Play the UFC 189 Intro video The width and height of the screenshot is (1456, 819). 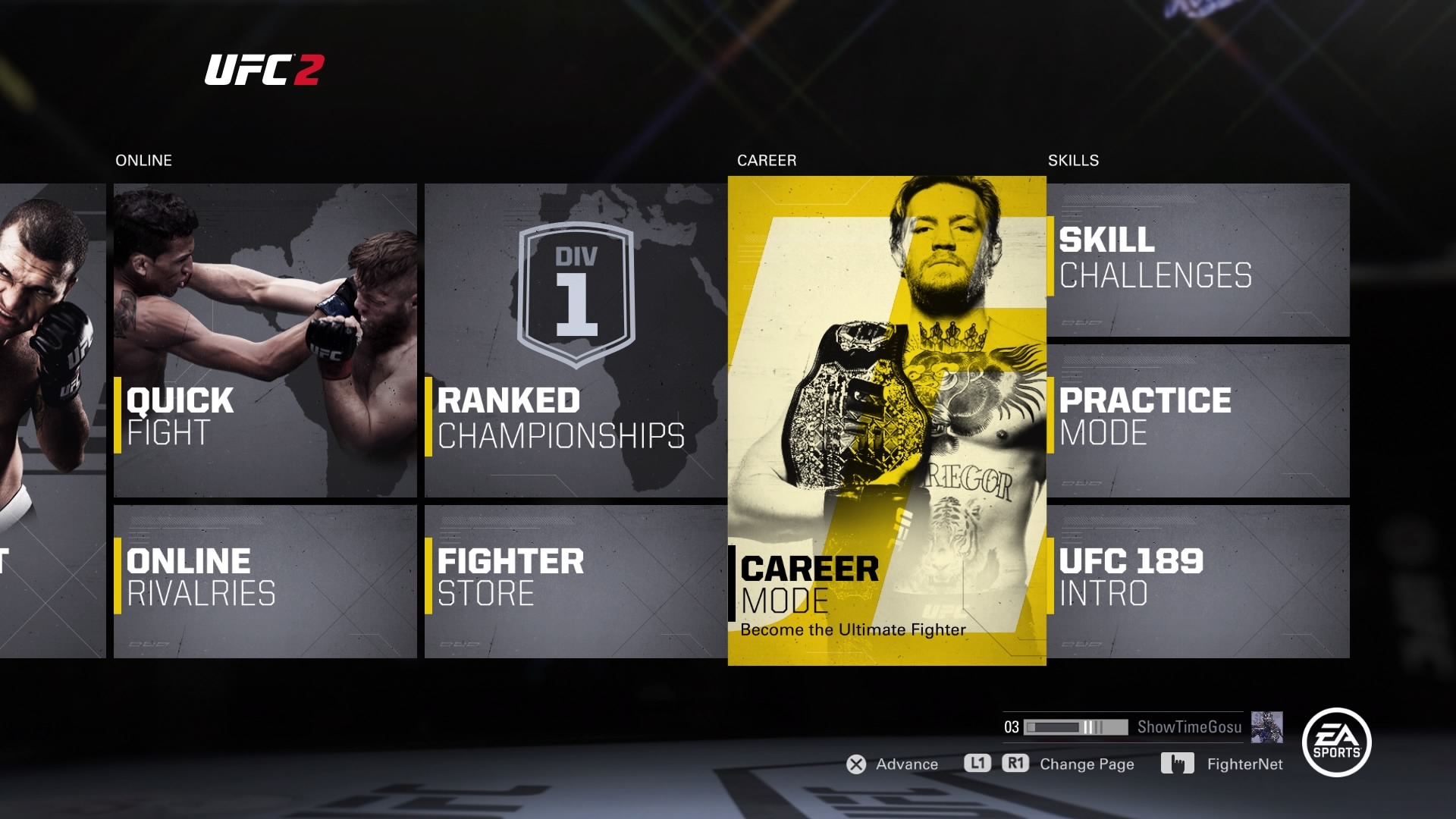tap(1198, 580)
